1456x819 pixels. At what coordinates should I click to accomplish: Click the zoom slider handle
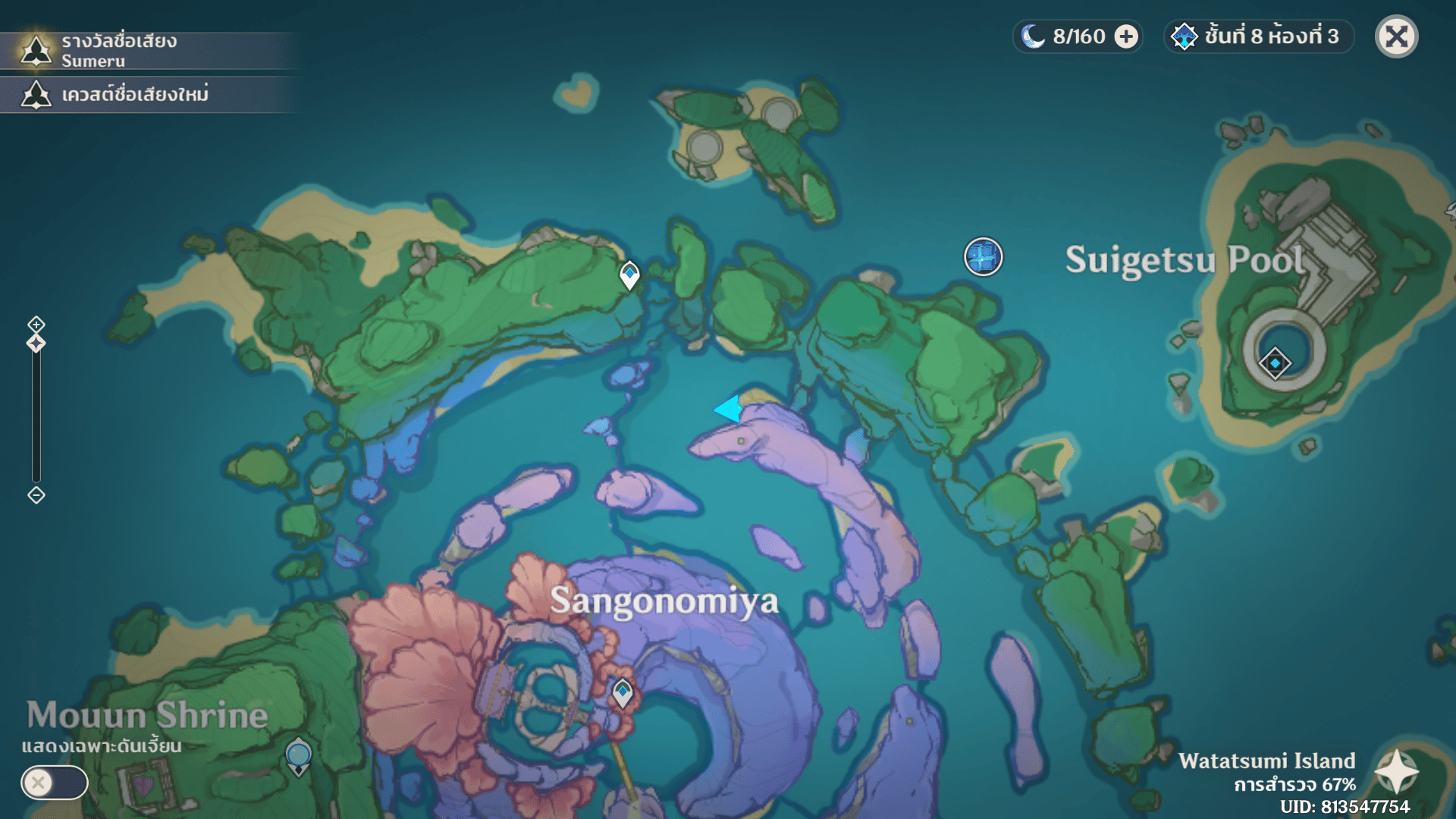tap(36, 344)
